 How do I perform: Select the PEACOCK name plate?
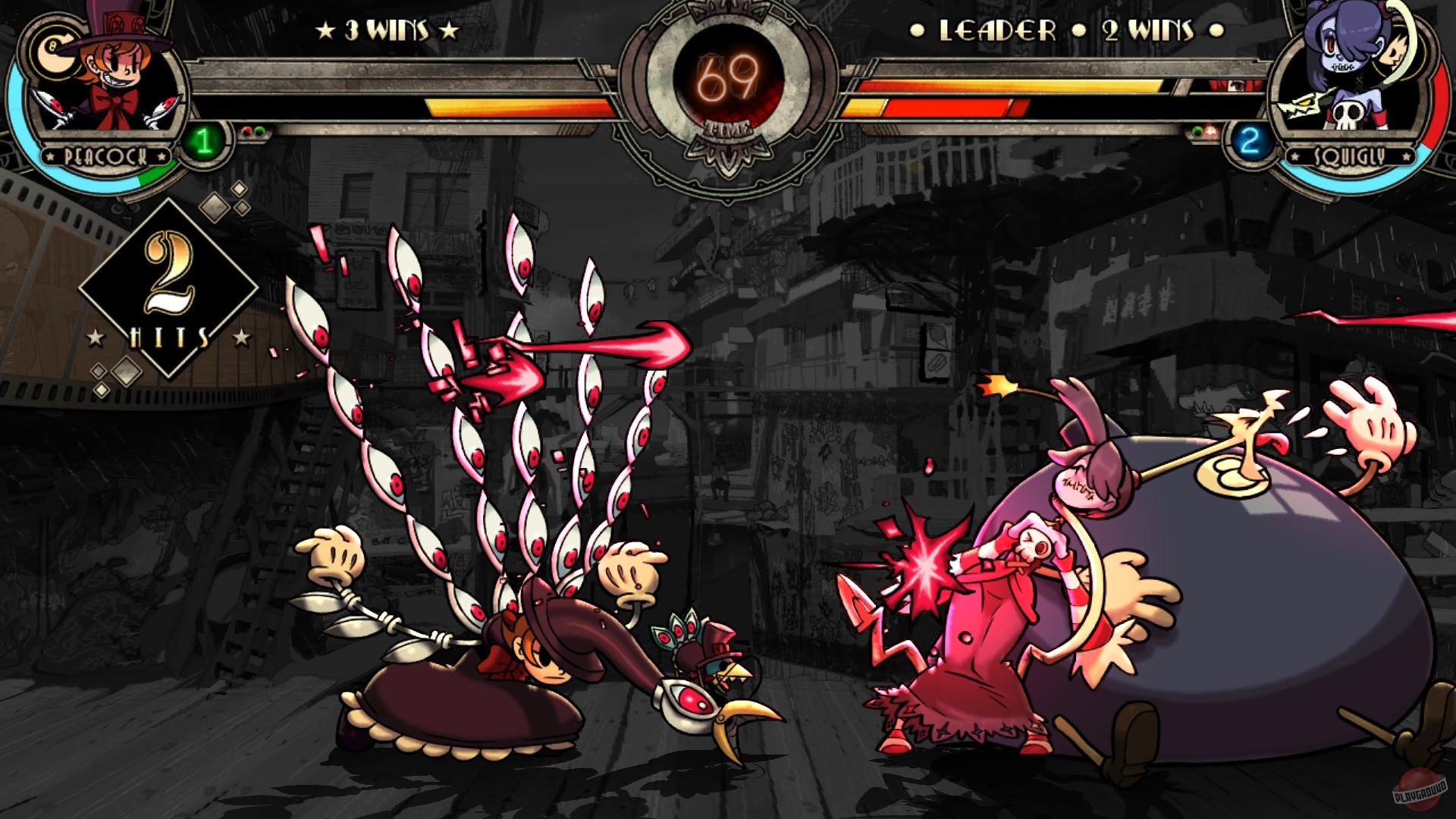pos(105,155)
